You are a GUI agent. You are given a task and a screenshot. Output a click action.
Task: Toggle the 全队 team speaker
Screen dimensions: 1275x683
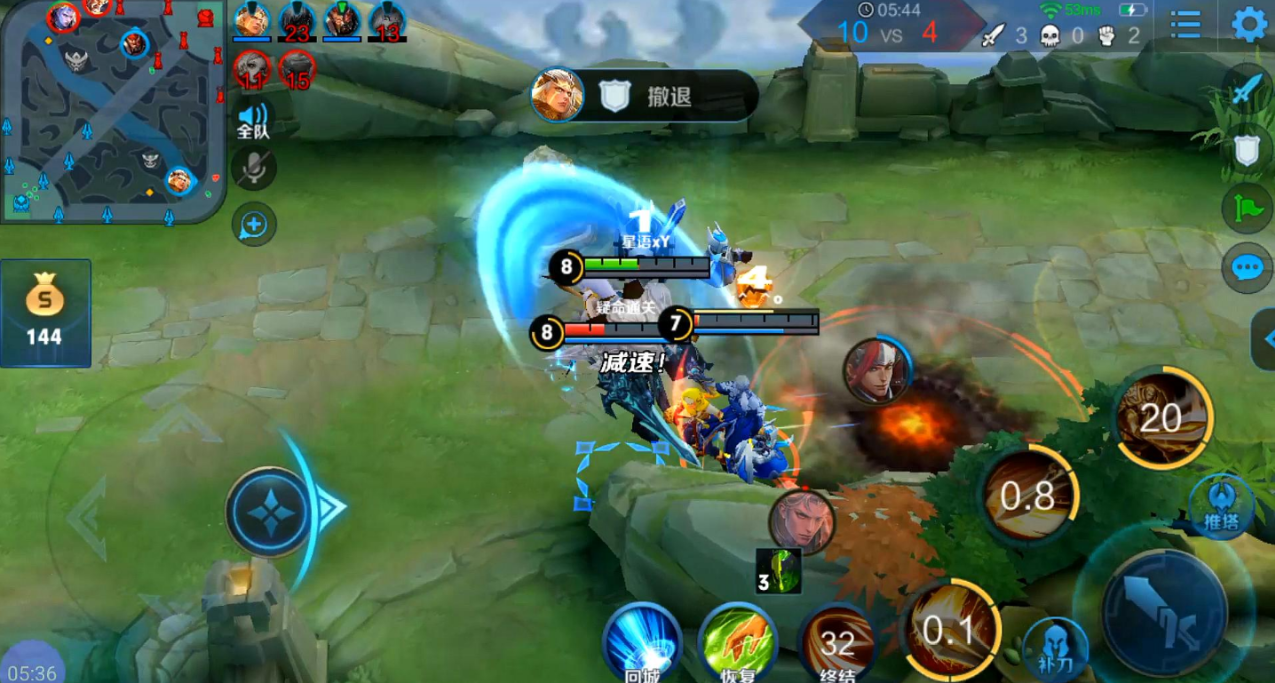coord(254,118)
